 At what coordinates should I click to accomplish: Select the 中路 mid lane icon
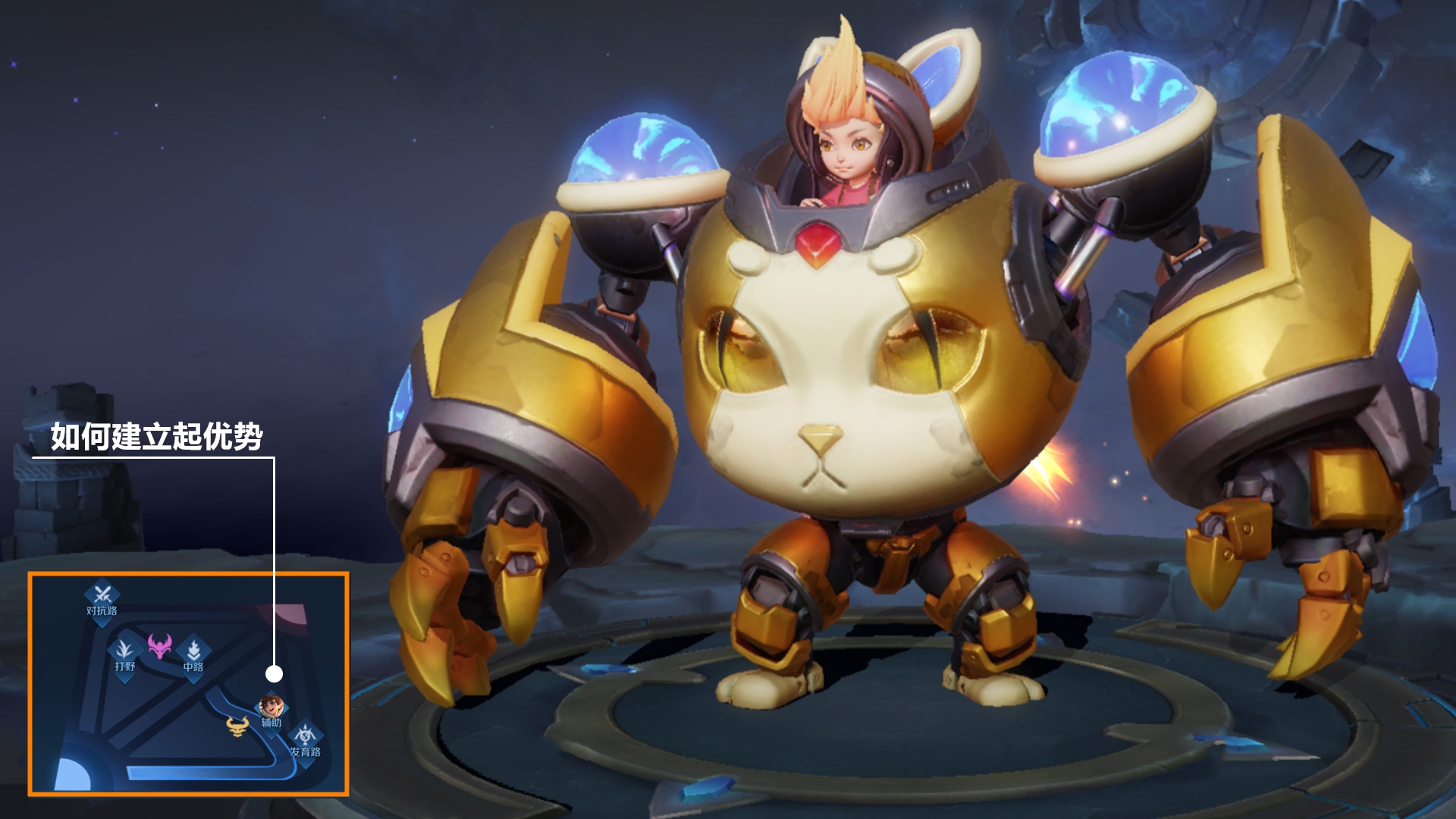click(193, 651)
